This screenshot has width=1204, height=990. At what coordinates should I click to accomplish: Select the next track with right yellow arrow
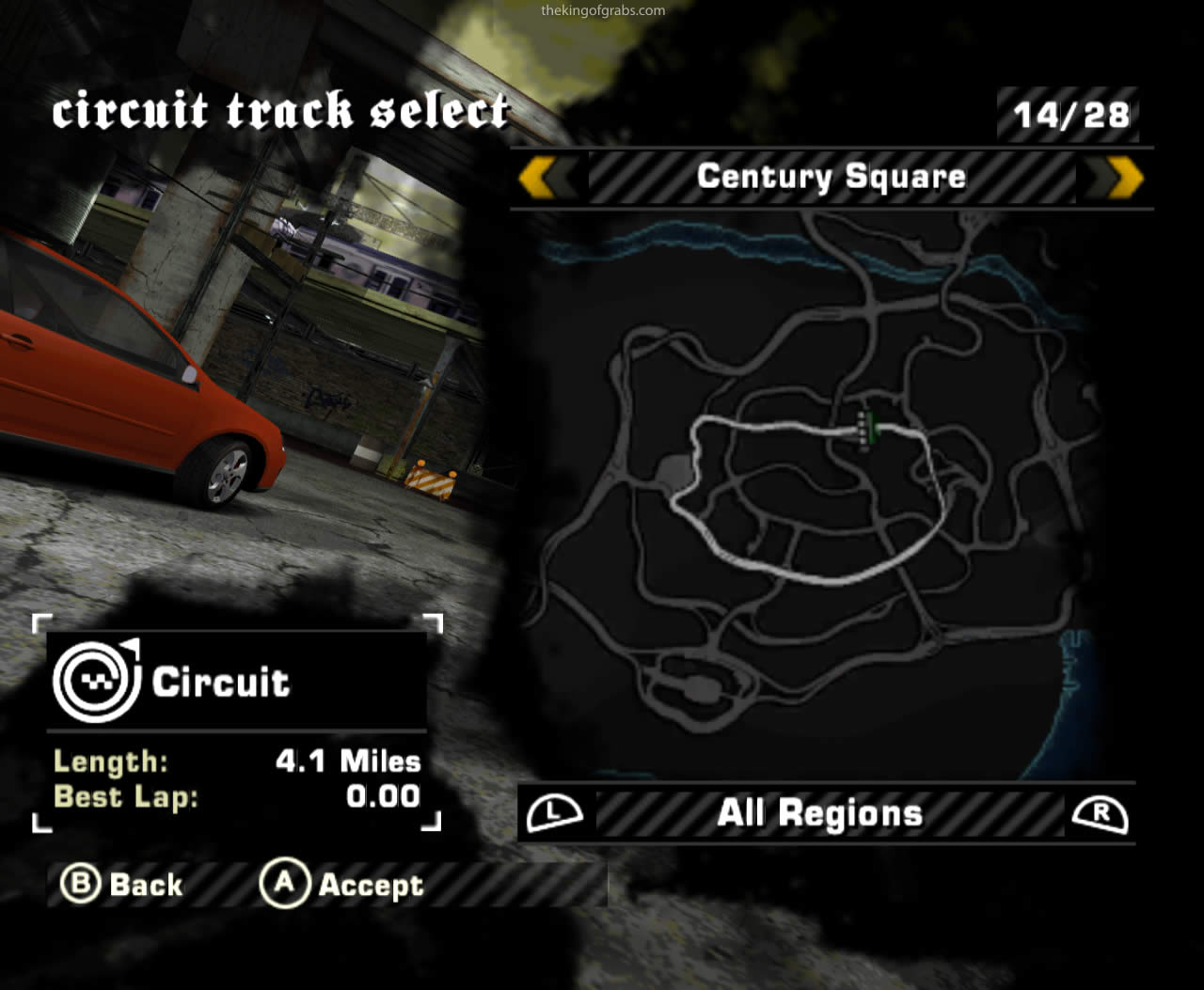point(1125,177)
